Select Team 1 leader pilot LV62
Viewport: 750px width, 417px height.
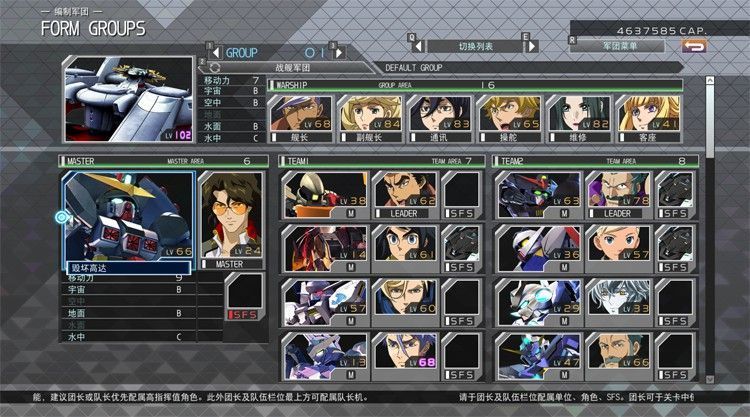click(x=404, y=194)
